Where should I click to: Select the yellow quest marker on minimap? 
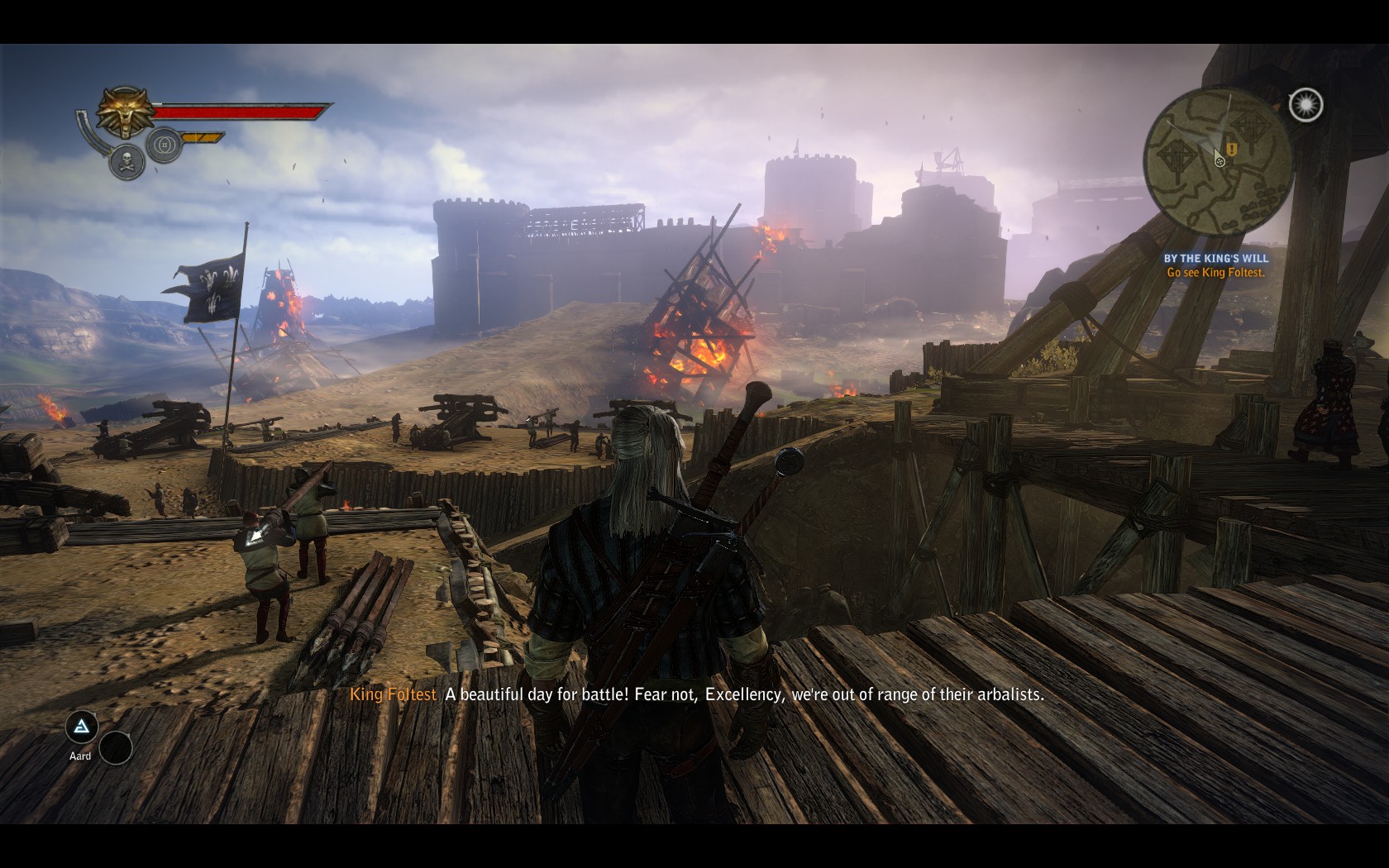pos(1232,150)
